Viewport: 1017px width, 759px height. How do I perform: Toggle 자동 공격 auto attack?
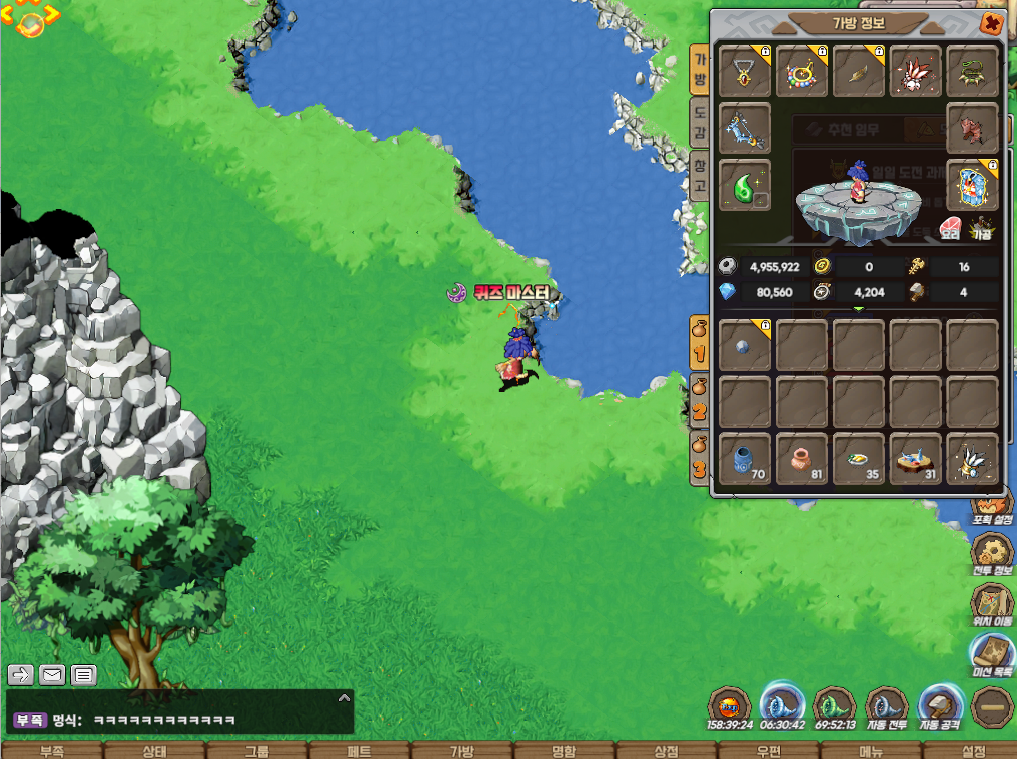coord(941,707)
